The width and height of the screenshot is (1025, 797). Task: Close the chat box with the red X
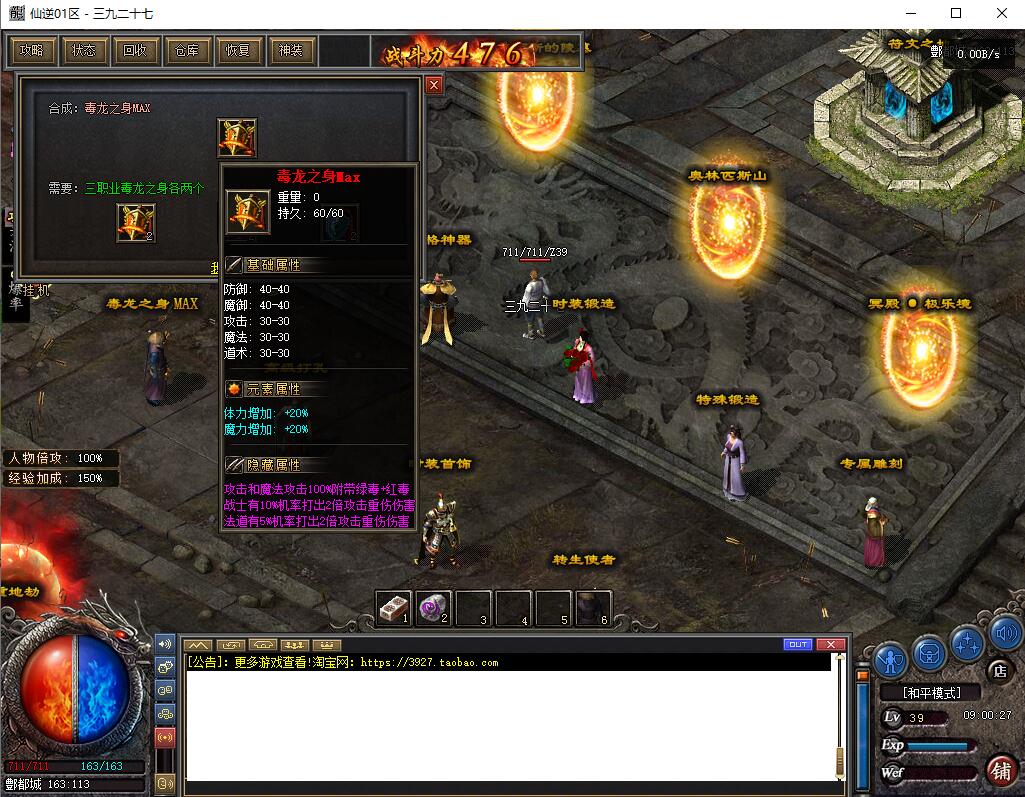click(x=830, y=644)
